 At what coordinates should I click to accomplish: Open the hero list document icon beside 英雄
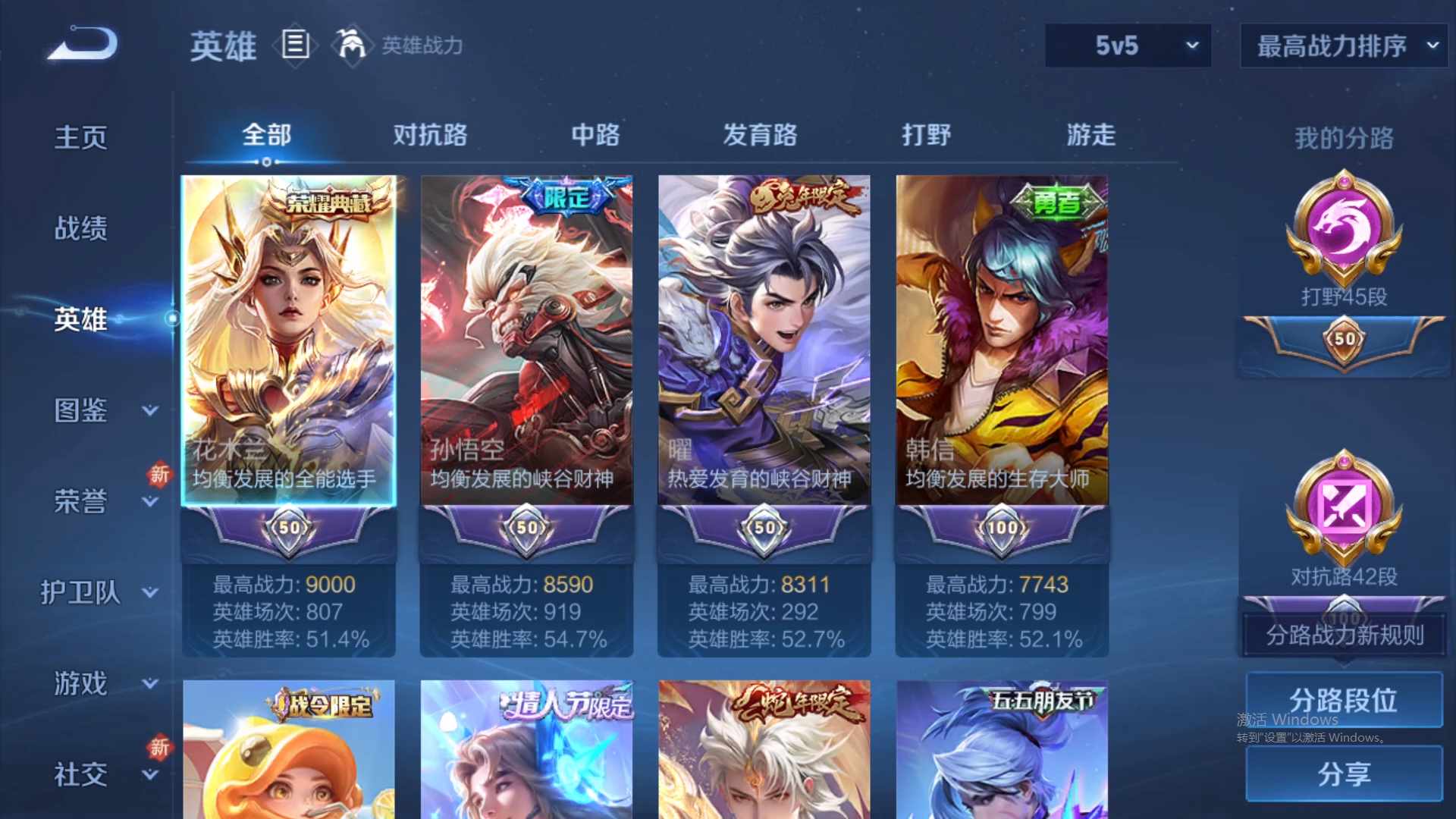(294, 45)
